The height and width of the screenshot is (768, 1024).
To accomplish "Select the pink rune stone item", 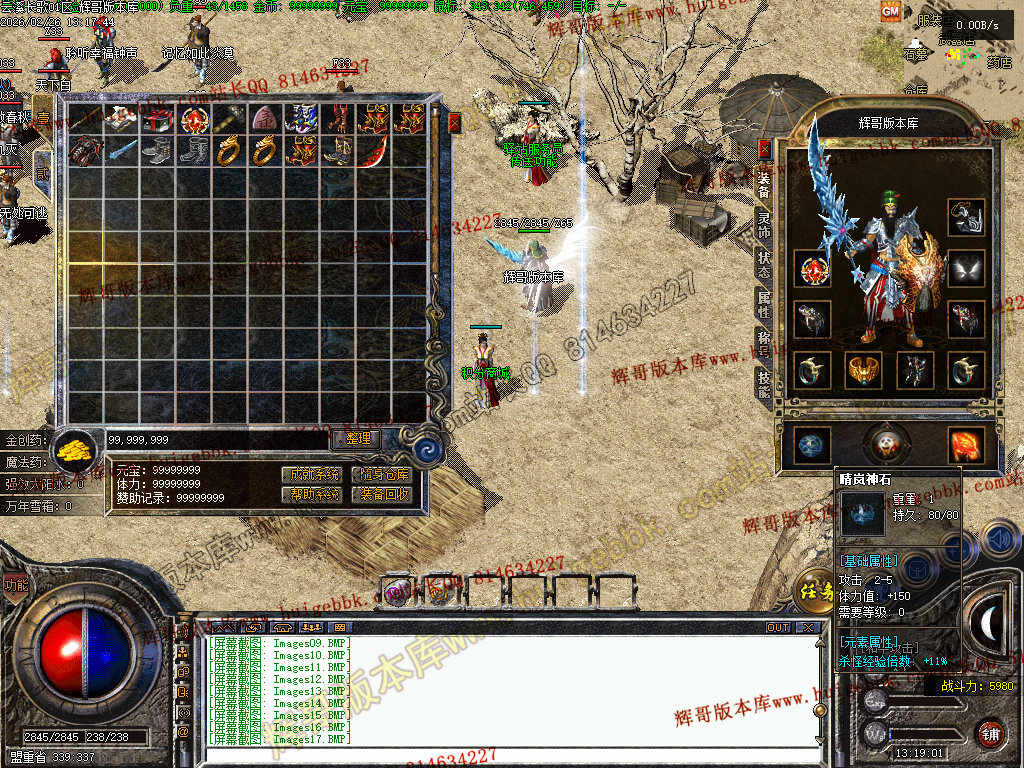I will click(265, 119).
